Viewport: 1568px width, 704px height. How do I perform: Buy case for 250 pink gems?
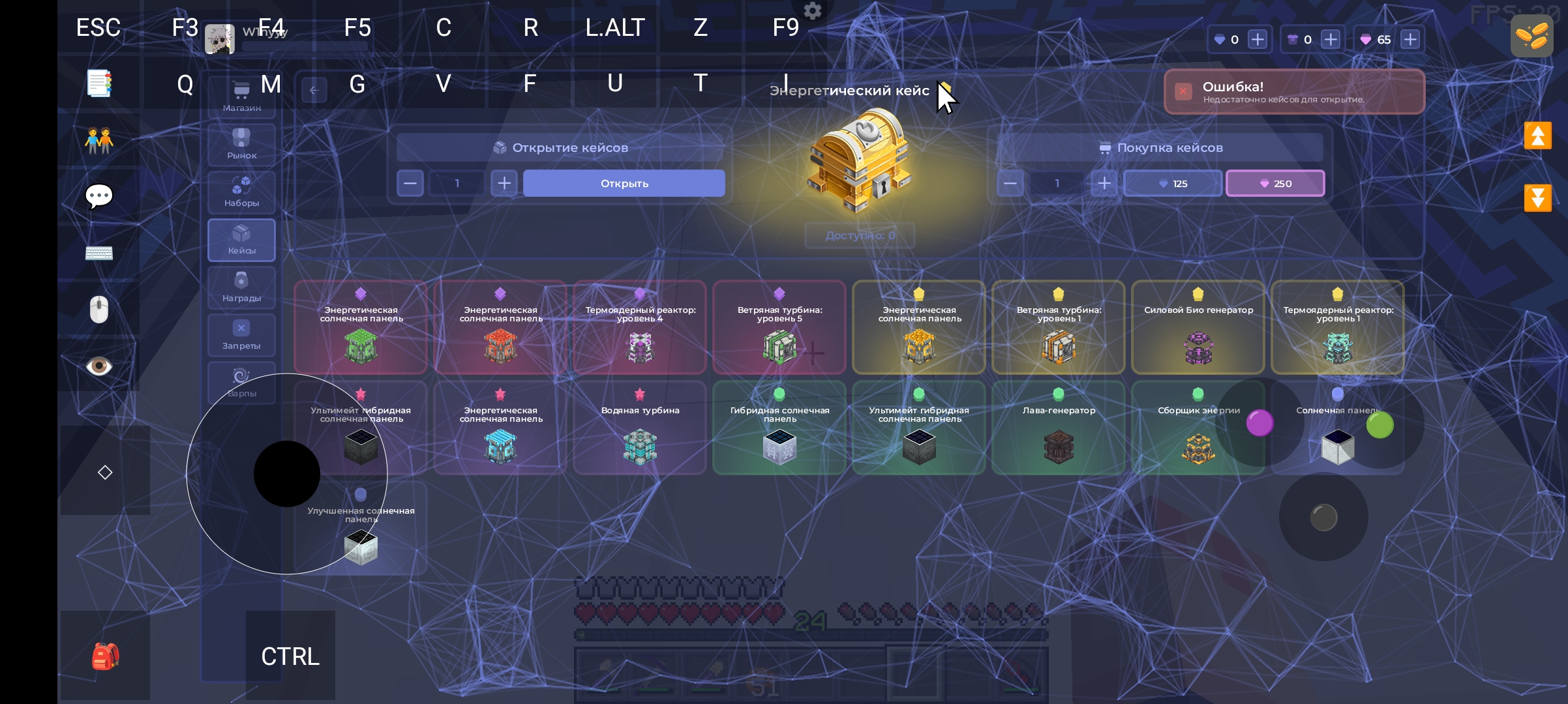(1275, 183)
